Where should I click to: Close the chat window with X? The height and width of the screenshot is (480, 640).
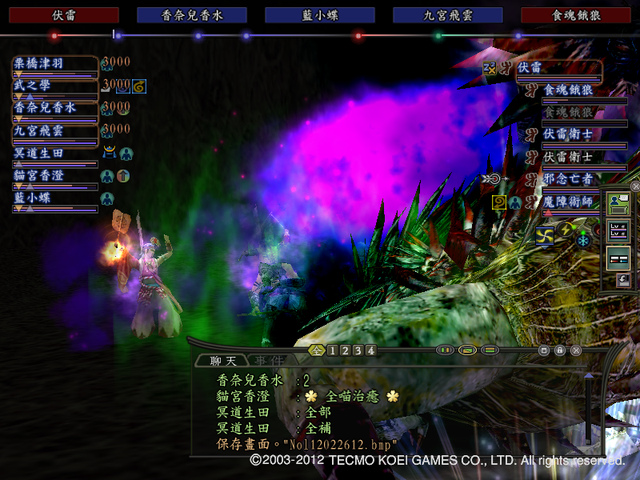[576, 351]
